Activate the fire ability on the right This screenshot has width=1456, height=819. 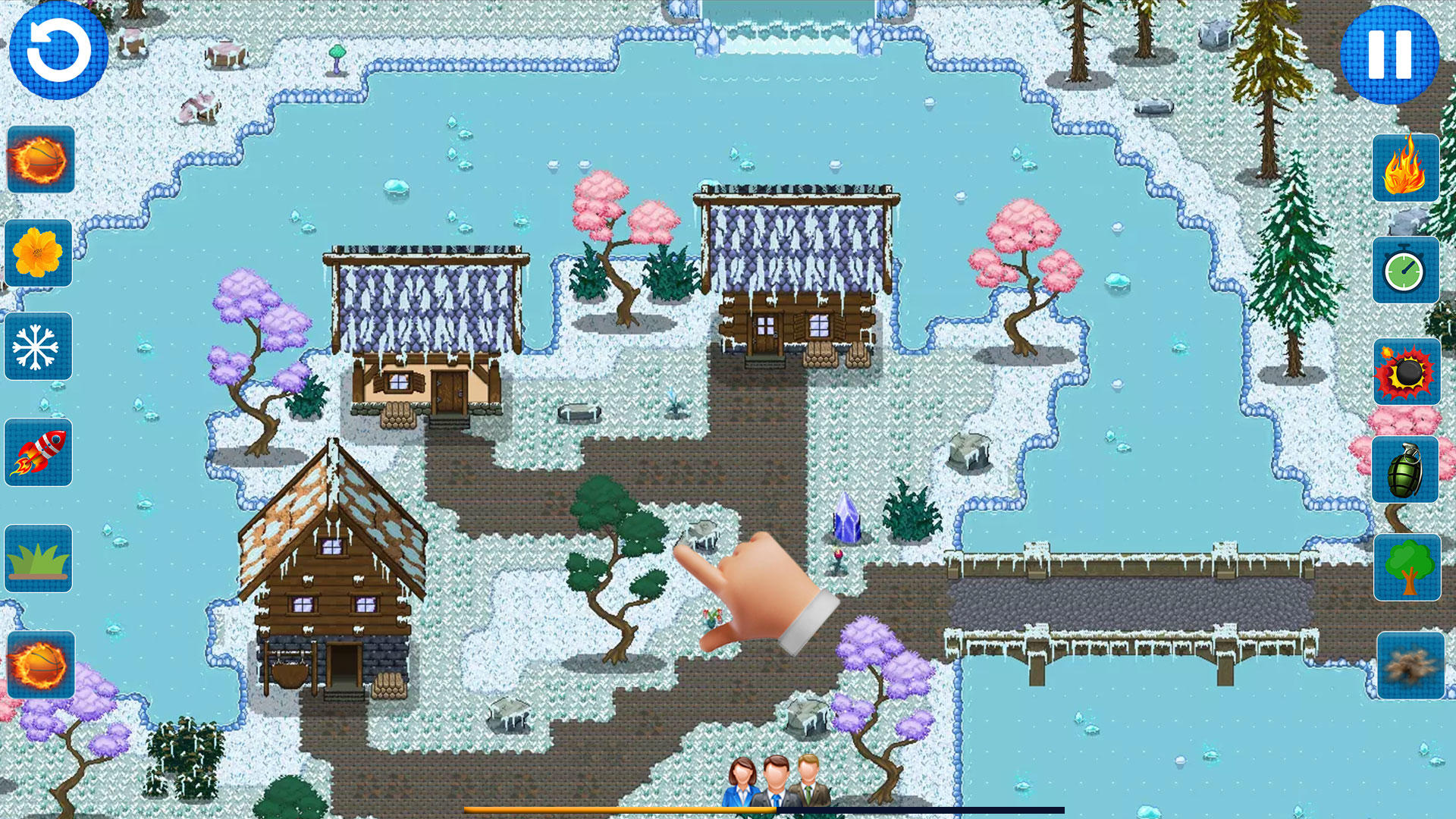coord(1406,168)
